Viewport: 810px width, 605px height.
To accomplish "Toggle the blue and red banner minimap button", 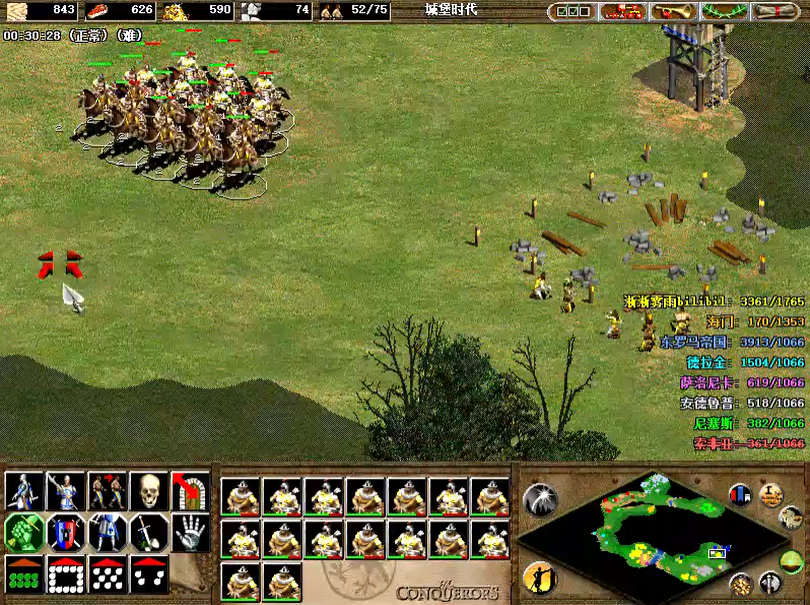I will (741, 494).
